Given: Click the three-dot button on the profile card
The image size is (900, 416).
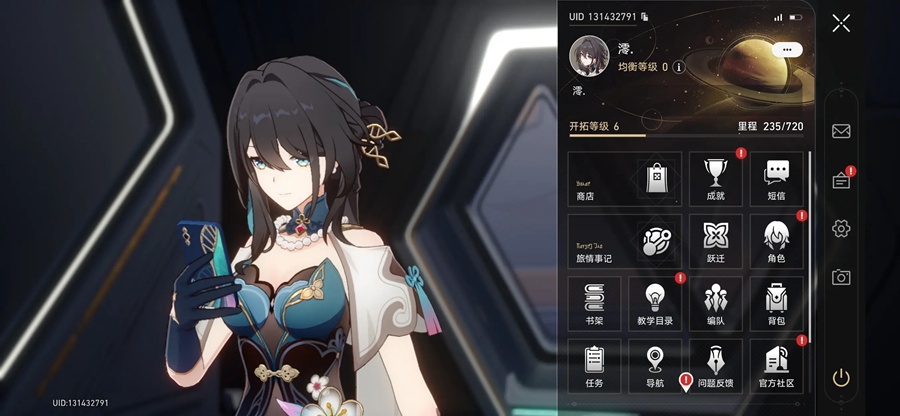Looking at the screenshot, I should tap(787, 49).
